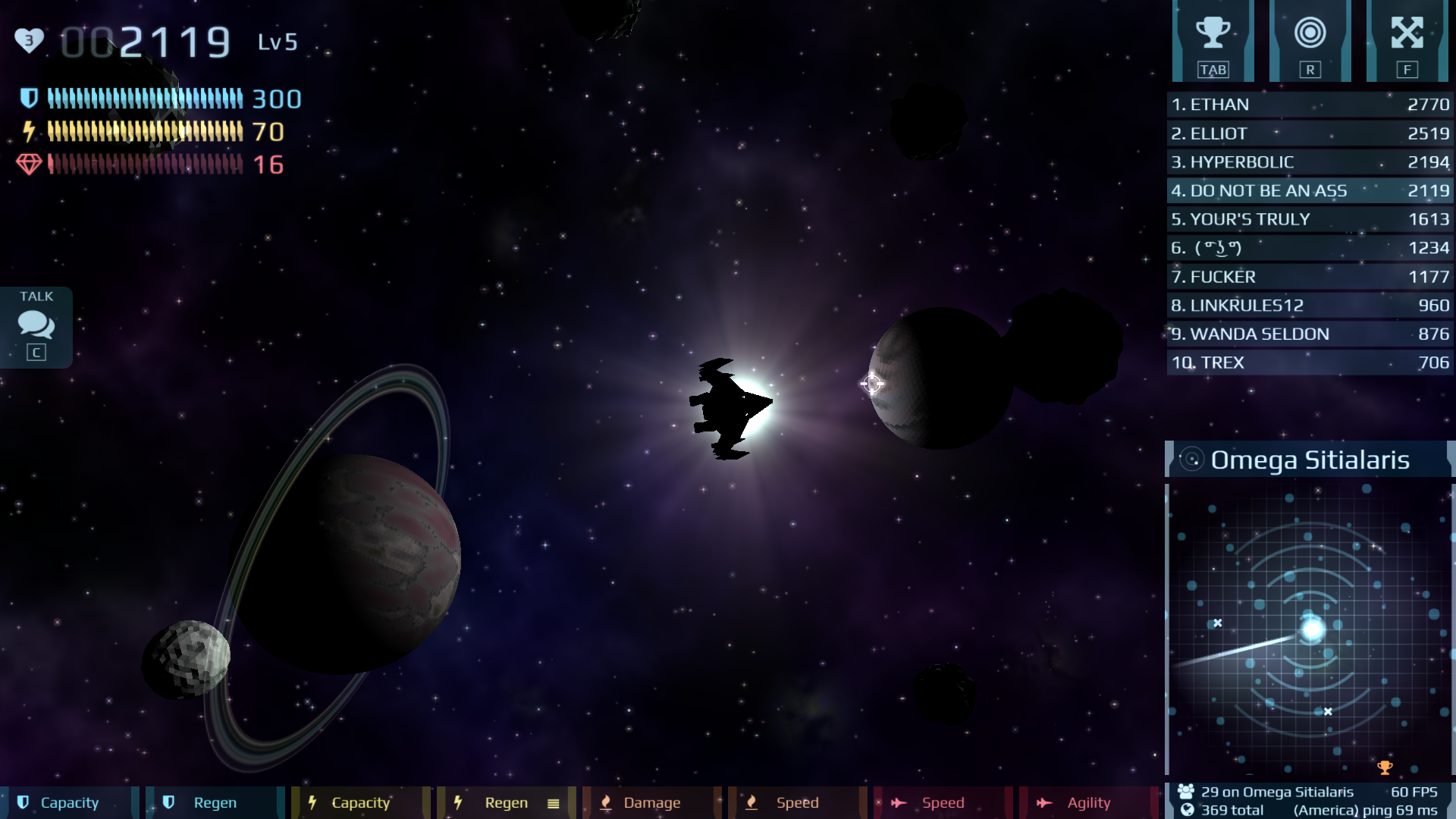Select the globe icon beside 369 total
1456x819 pixels.
(x=1185, y=810)
